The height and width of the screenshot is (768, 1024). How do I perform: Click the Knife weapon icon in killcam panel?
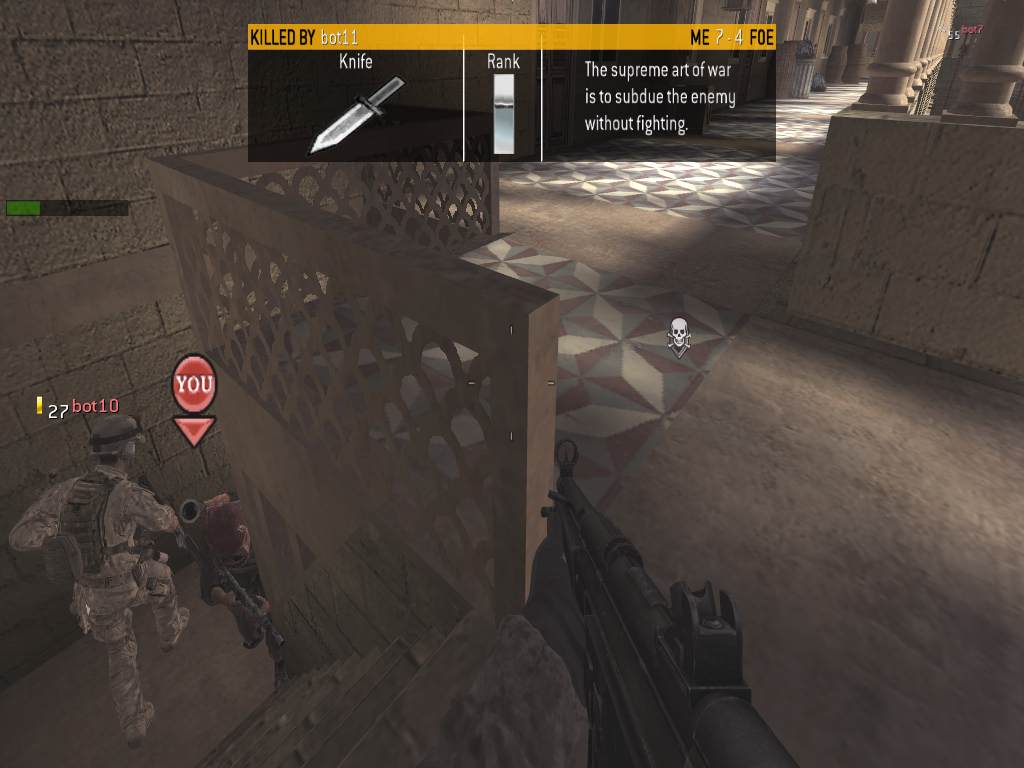click(x=356, y=114)
